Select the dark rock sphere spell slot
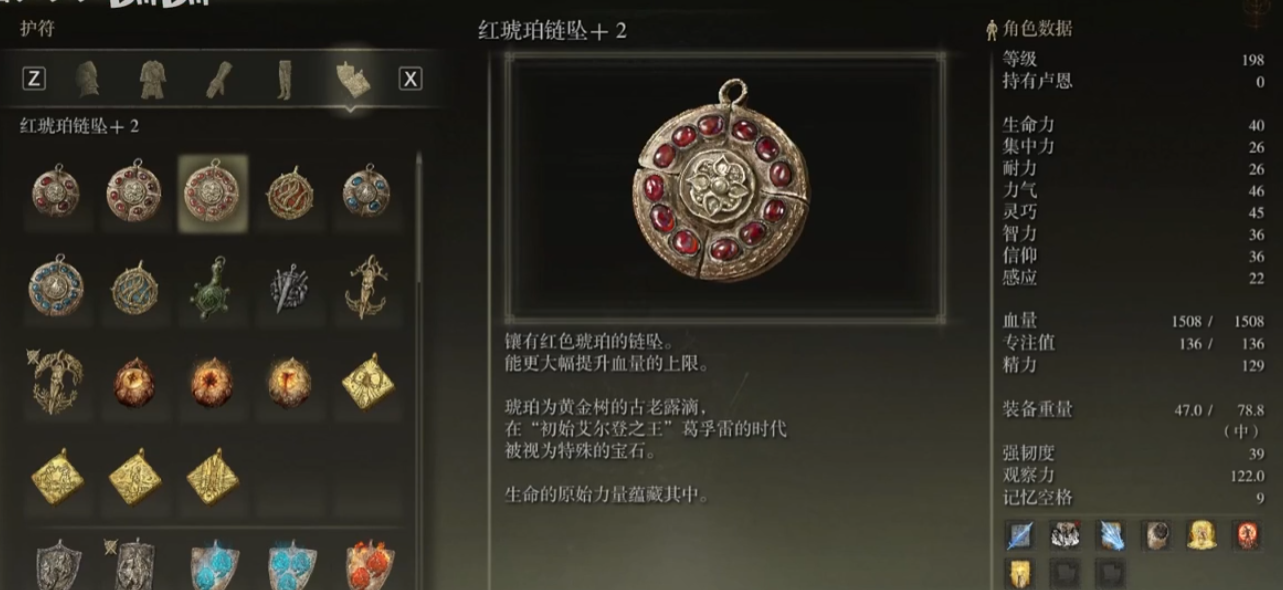The image size is (1283, 590). pyautogui.click(x=1156, y=536)
